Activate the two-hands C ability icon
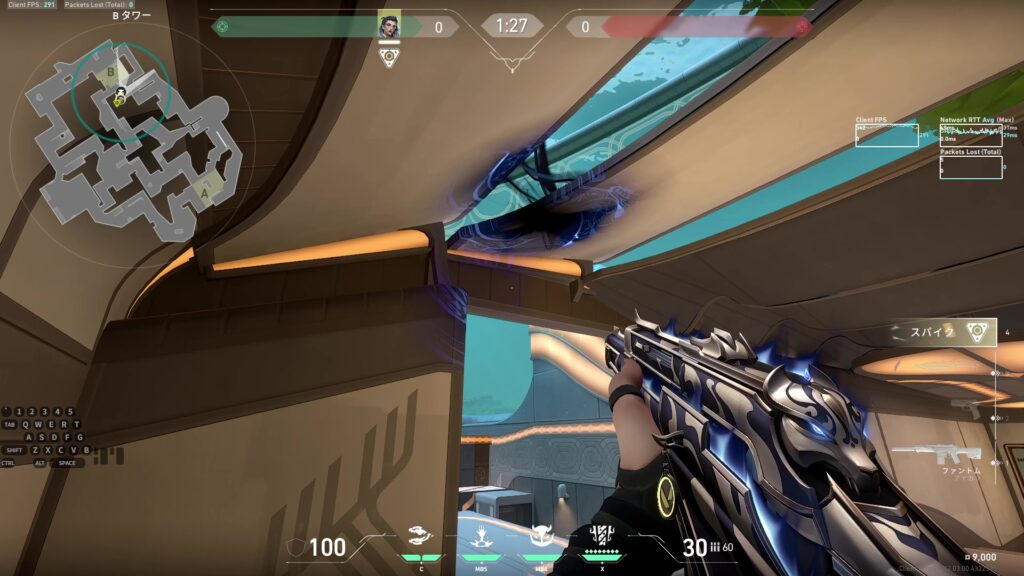Screen dimensions: 1024x576 pyautogui.click(x=422, y=536)
